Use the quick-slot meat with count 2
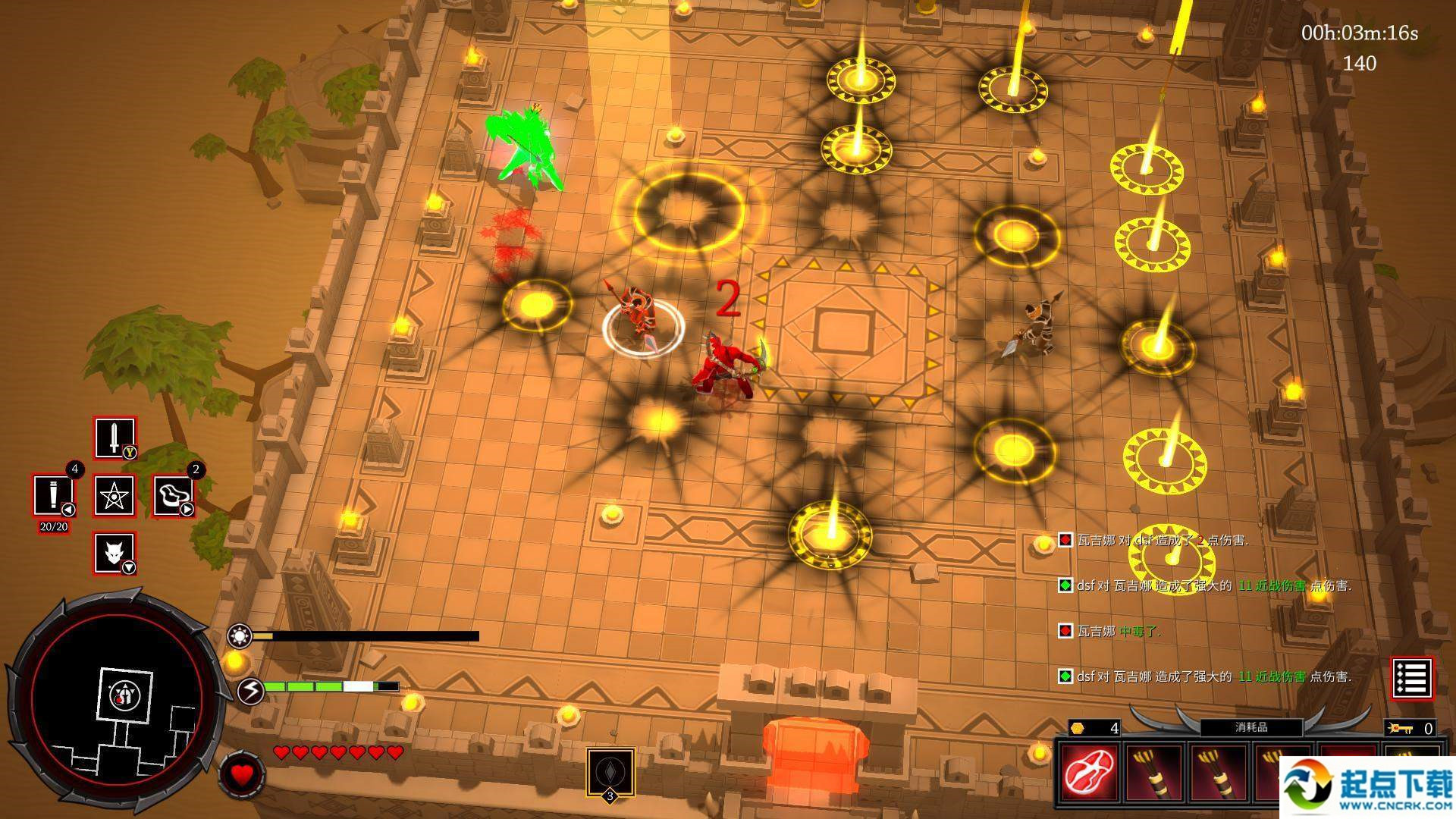 (174, 496)
